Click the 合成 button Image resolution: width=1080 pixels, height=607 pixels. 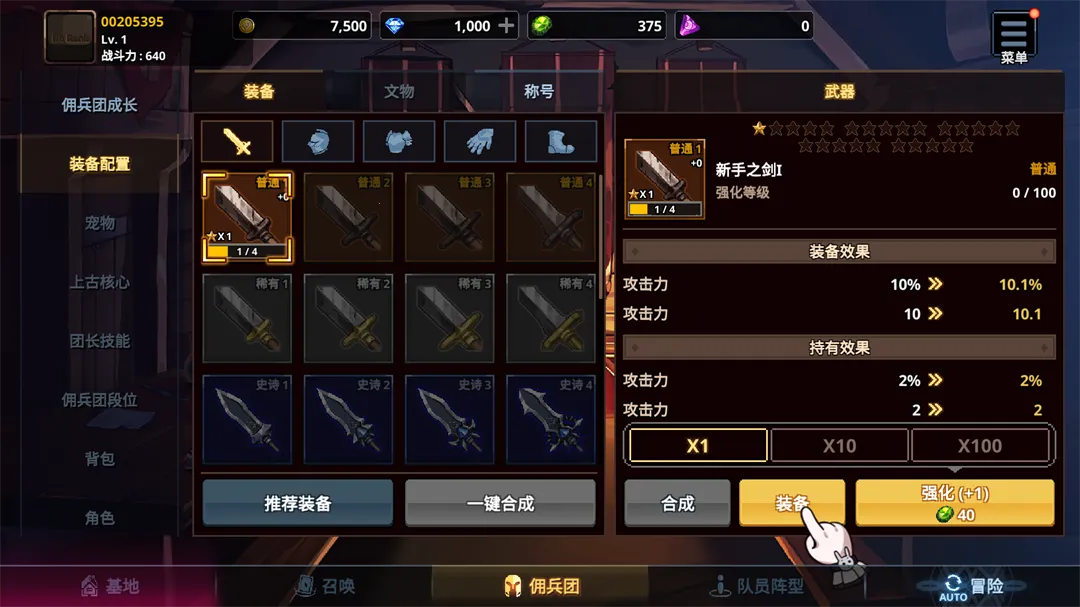point(678,503)
